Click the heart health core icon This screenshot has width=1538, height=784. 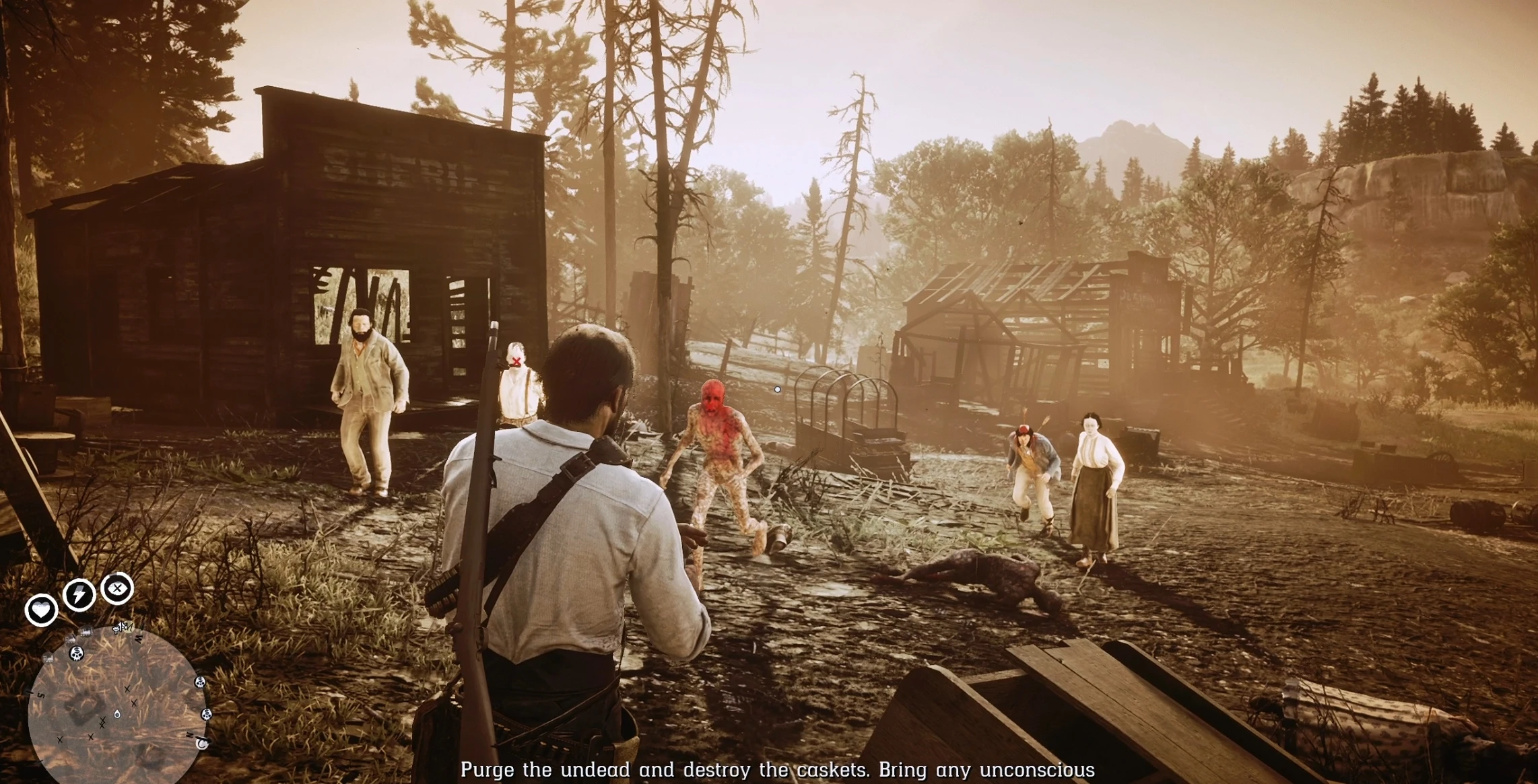[x=41, y=610]
